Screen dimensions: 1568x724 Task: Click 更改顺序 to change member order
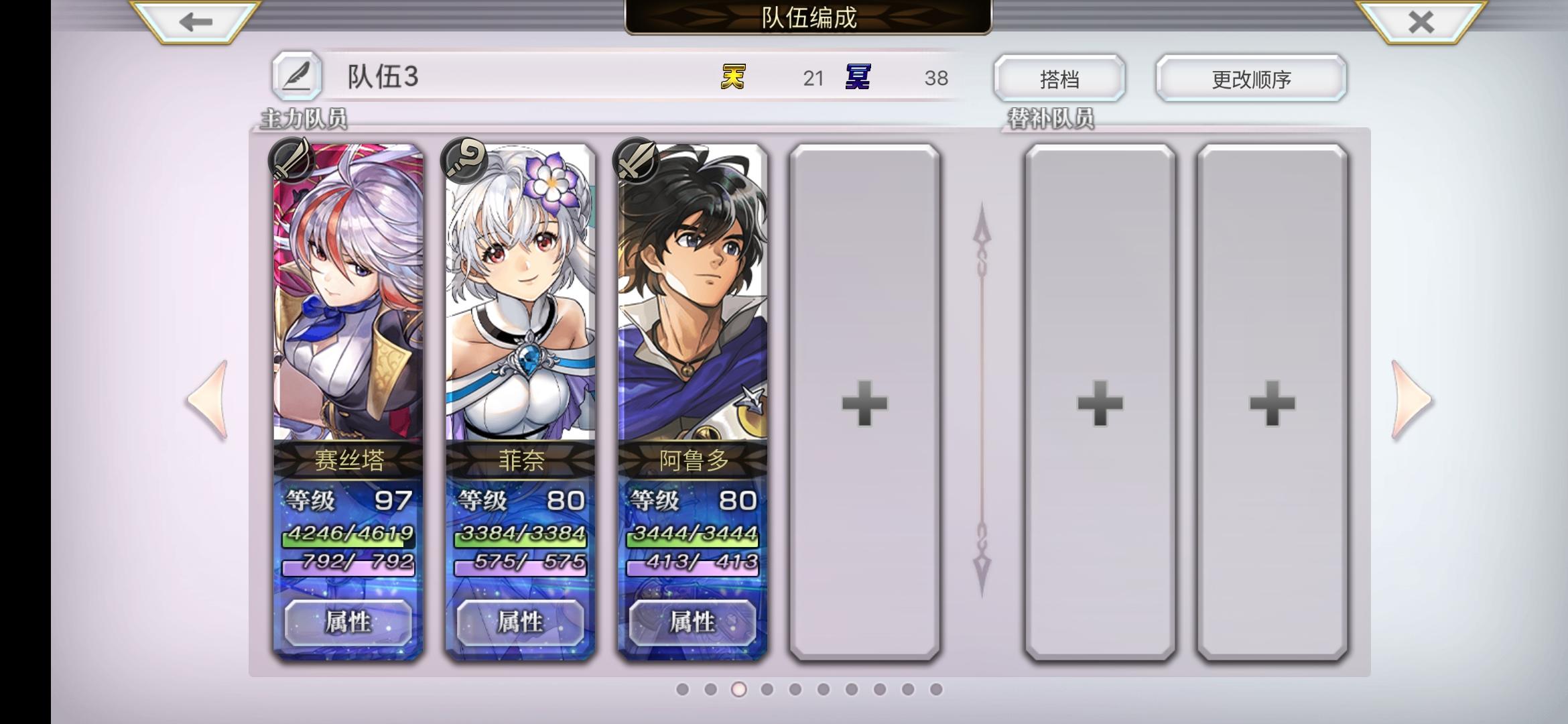coord(1250,77)
